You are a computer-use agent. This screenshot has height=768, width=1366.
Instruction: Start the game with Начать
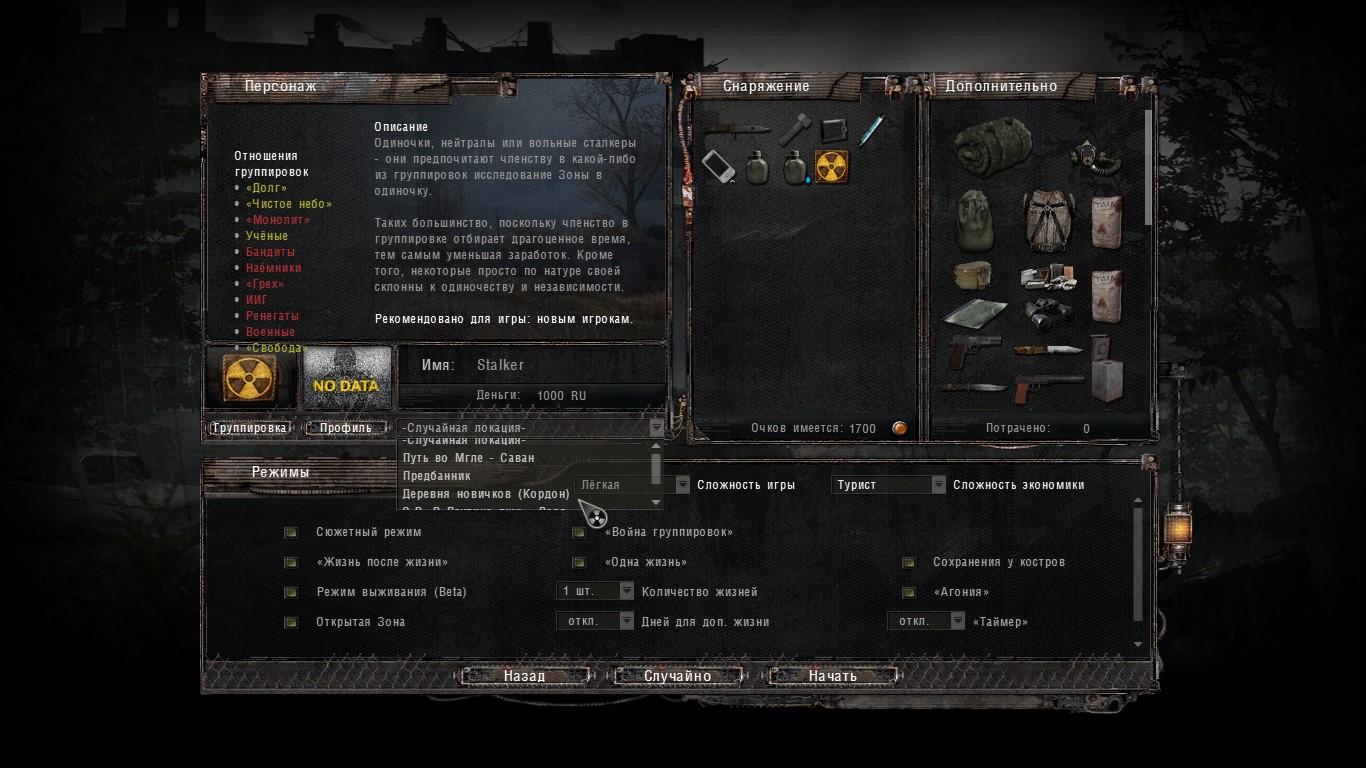833,676
